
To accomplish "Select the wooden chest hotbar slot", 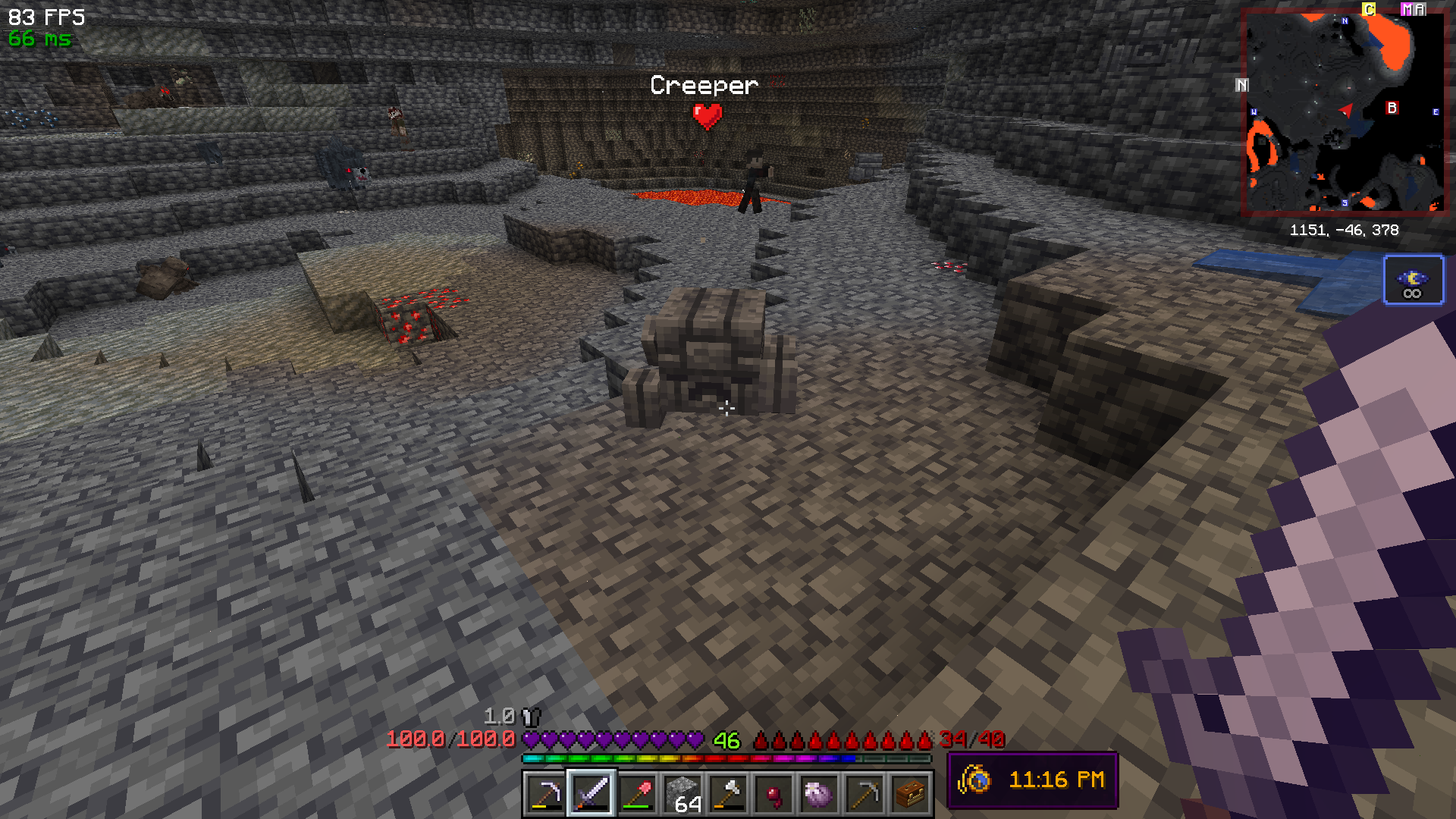I will click(x=910, y=794).
